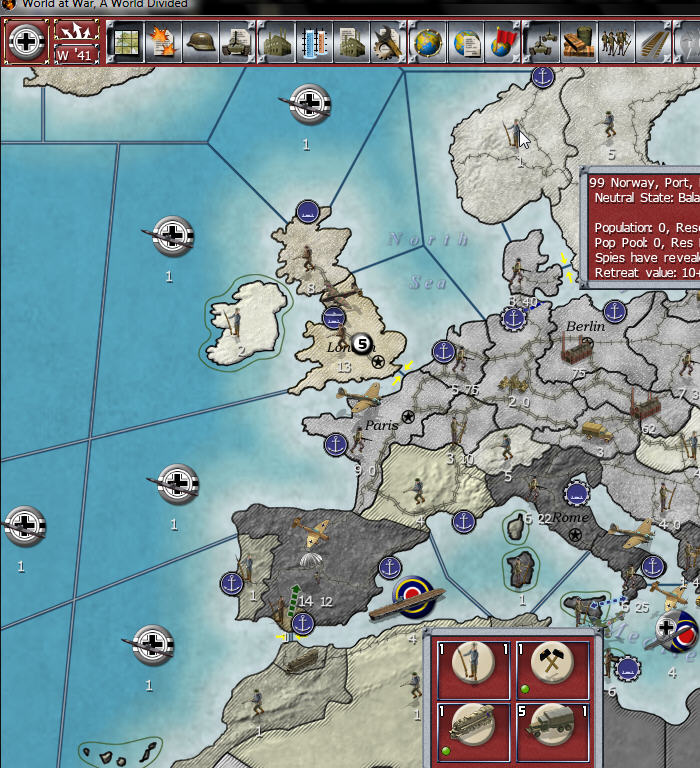This screenshot has width=700, height=768.
Task: Click the blue test tube research icon
Action: (314, 42)
